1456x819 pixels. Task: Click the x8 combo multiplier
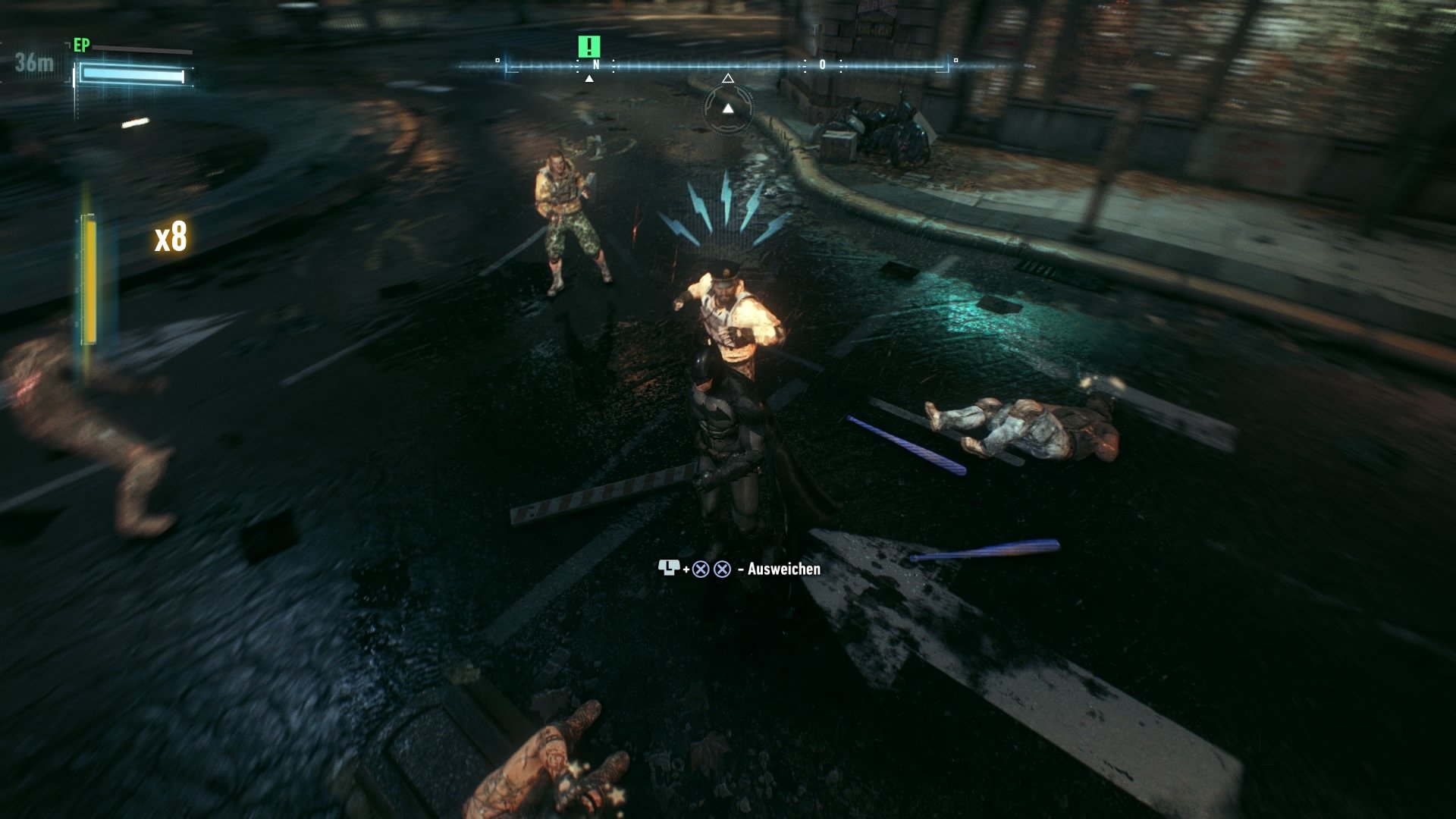172,235
